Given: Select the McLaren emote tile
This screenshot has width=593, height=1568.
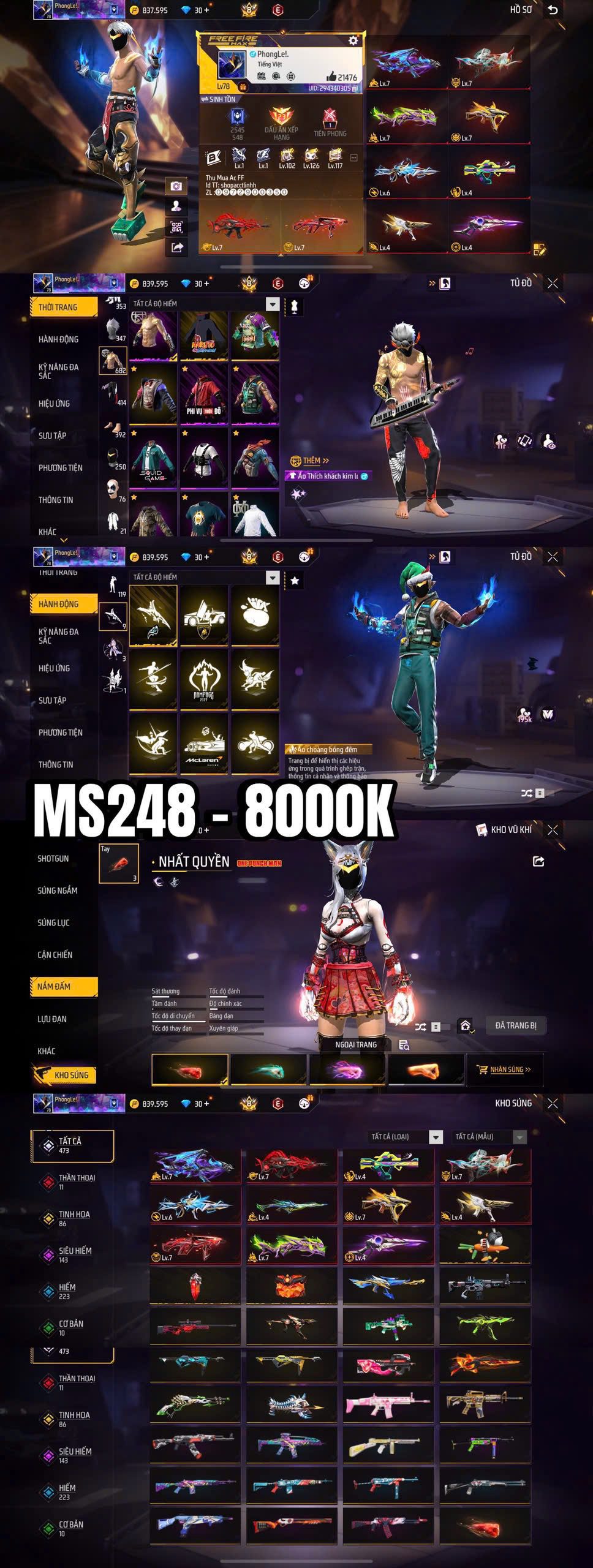Looking at the screenshot, I should [204, 744].
